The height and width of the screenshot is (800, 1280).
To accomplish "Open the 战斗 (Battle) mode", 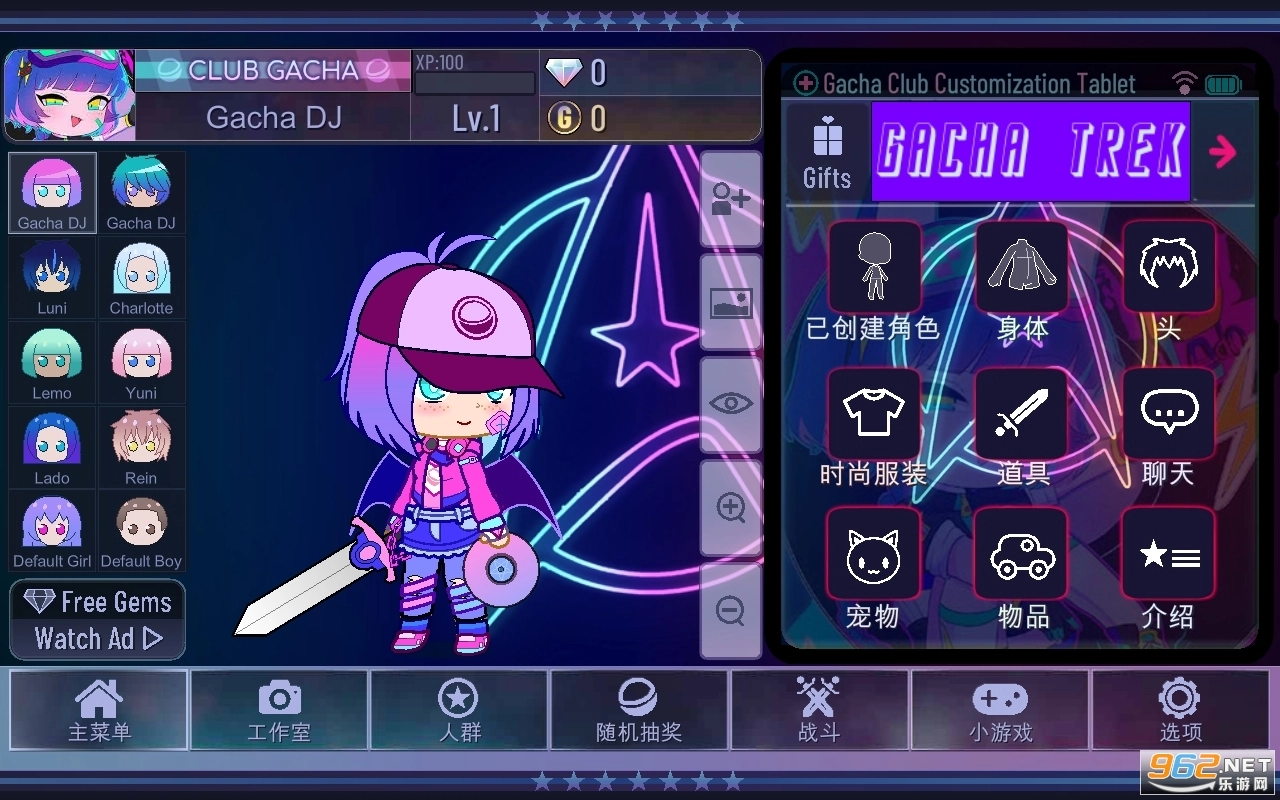I will point(819,710).
